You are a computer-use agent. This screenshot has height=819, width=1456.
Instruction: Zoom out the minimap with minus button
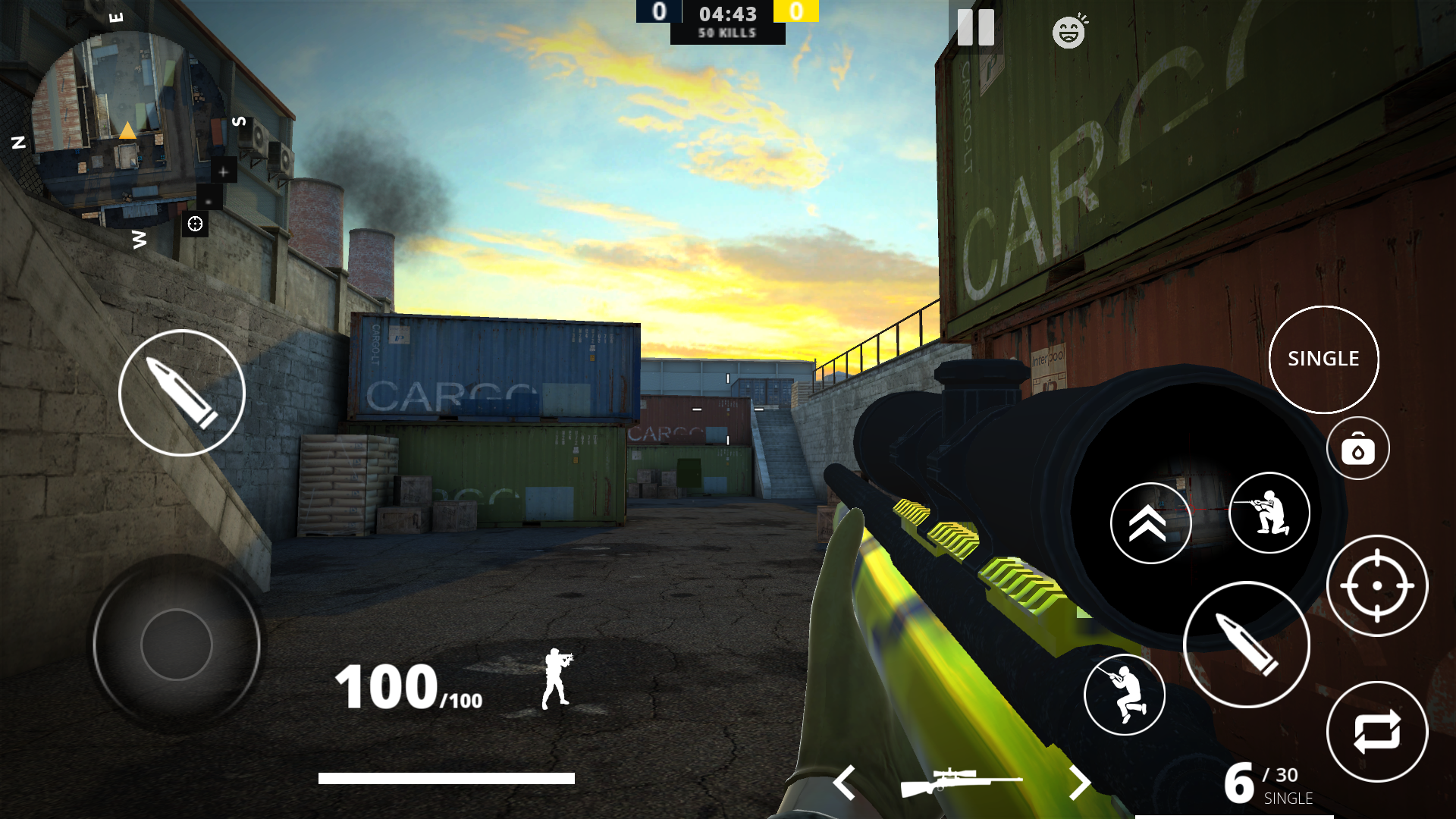click(209, 199)
